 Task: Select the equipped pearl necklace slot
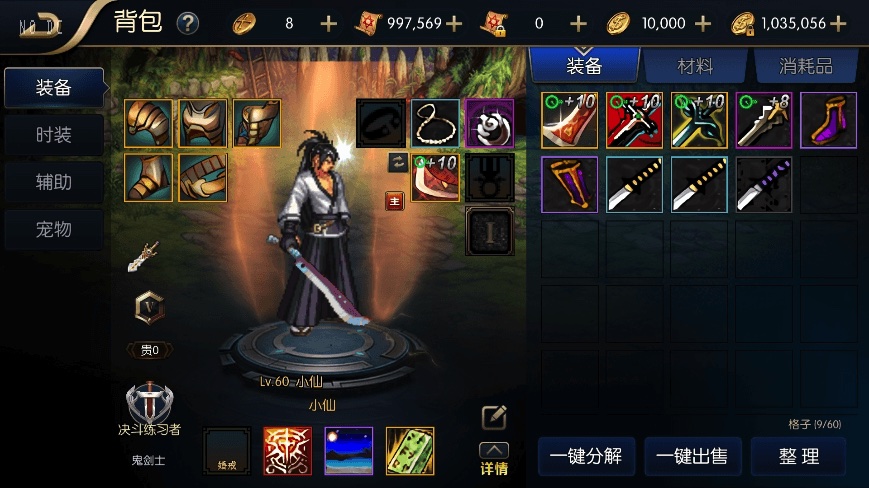pos(434,123)
